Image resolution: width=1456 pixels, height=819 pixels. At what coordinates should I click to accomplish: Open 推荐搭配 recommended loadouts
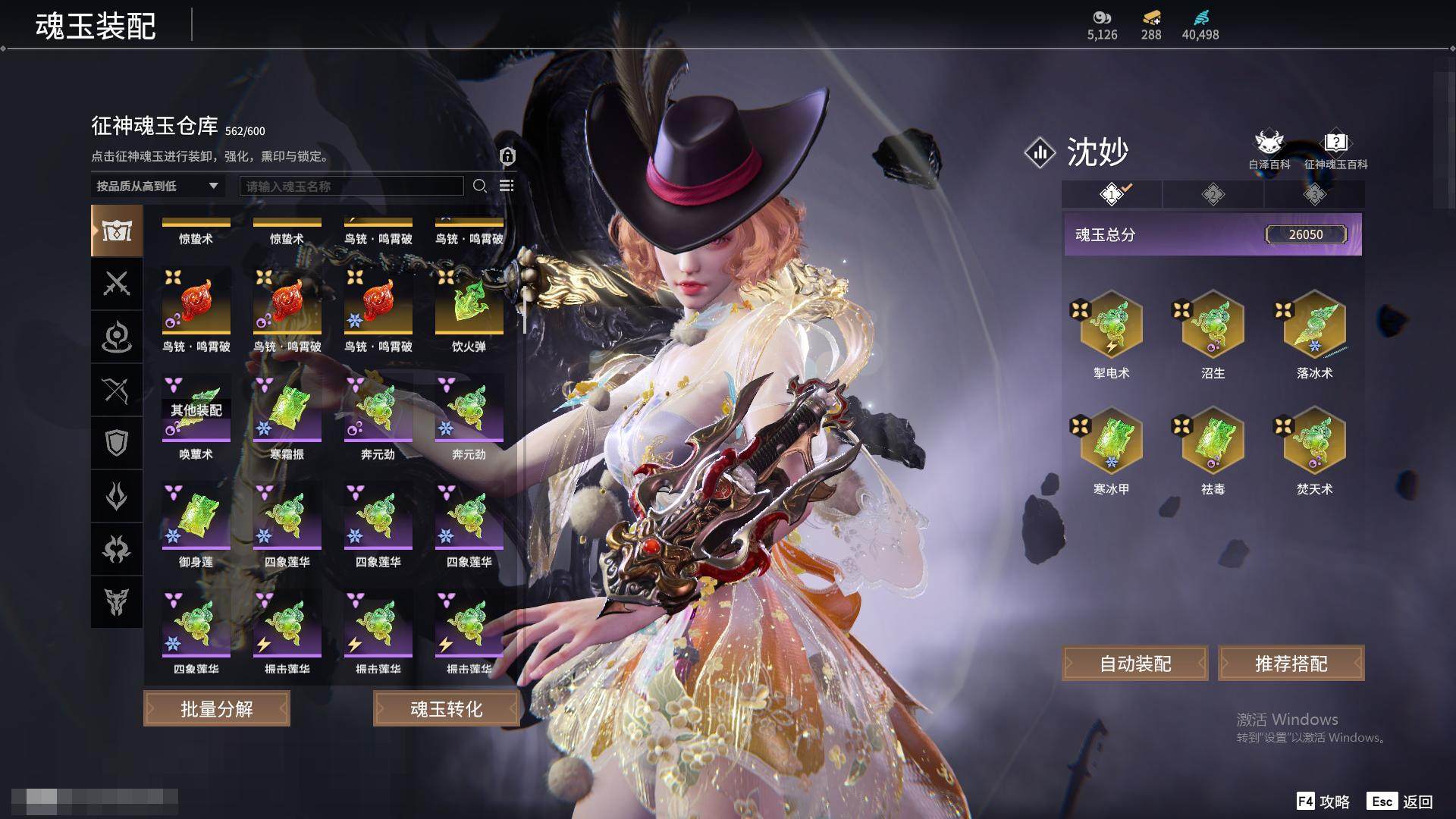(1291, 664)
